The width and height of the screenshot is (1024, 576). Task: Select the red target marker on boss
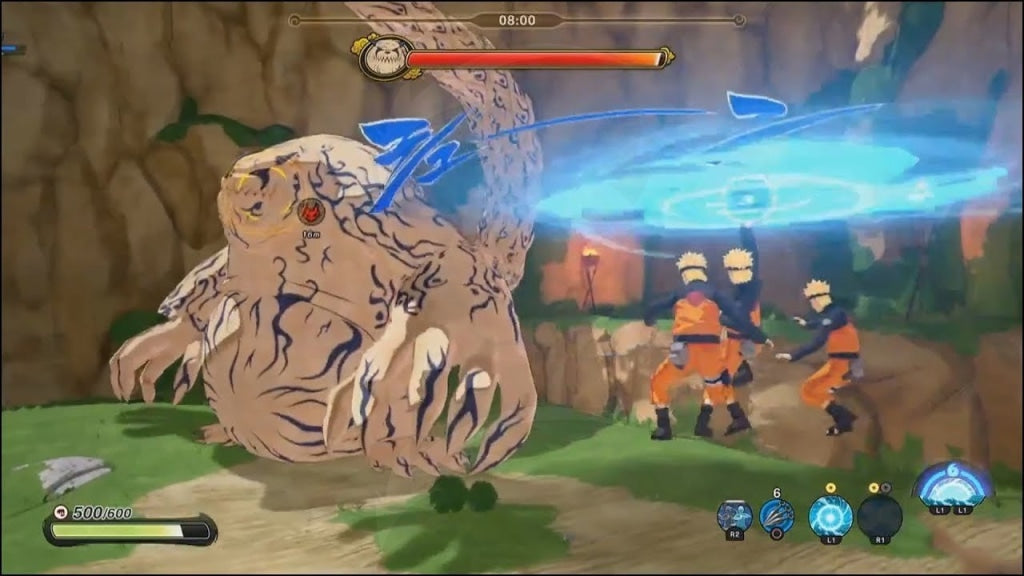tap(309, 211)
